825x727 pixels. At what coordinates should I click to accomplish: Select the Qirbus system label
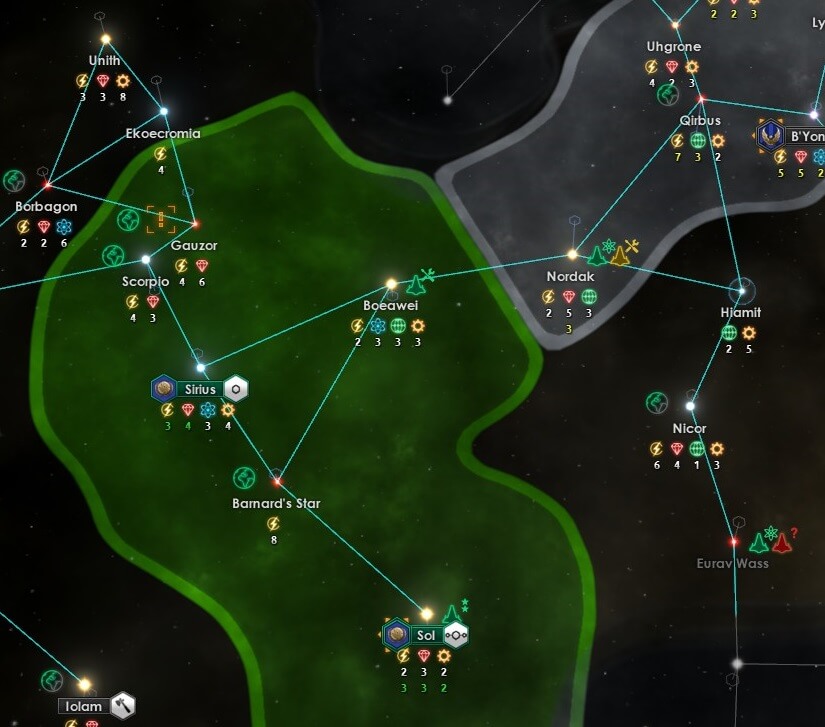[x=700, y=120]
